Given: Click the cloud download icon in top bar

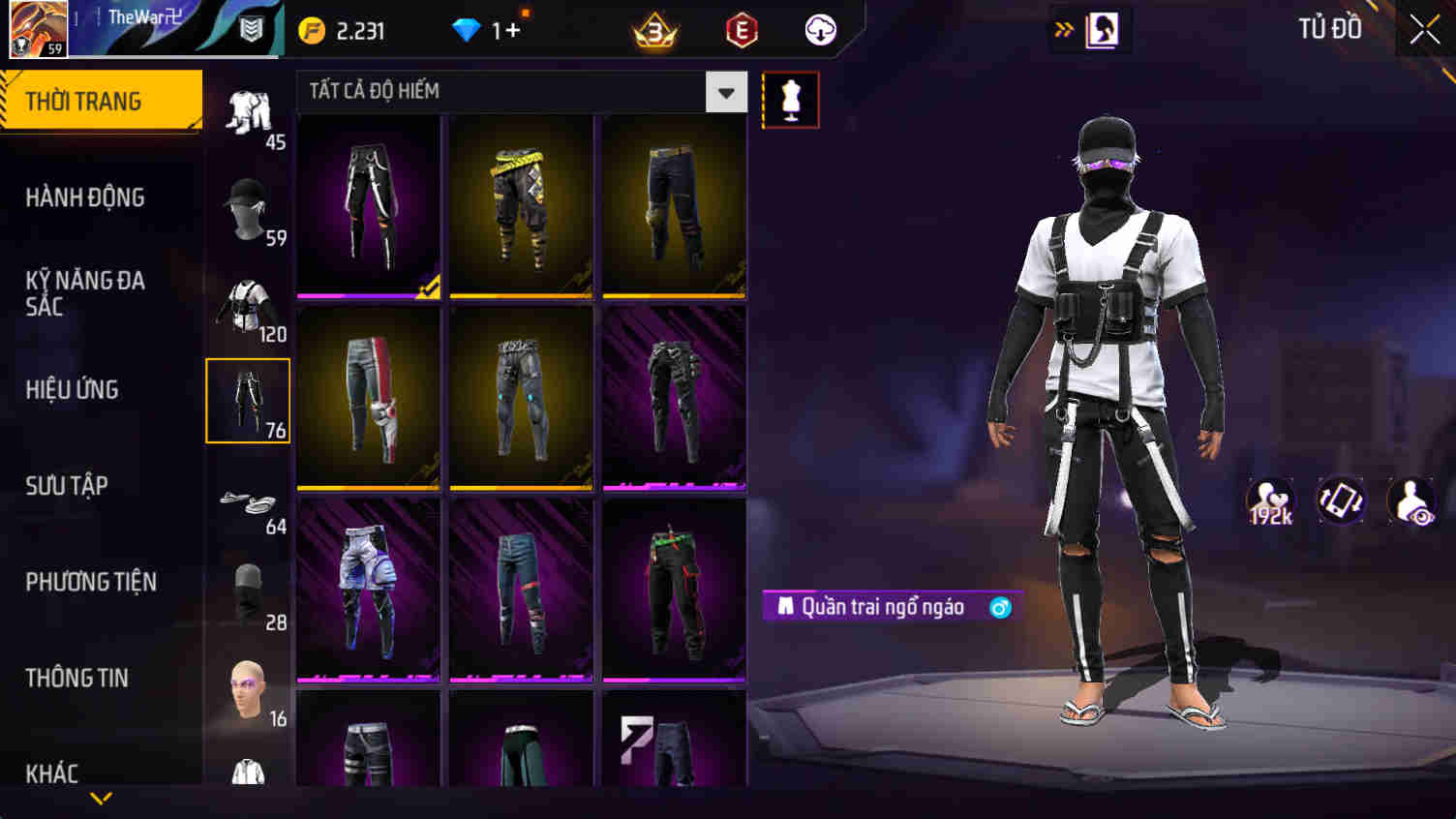Looking at the screenshot, I should (820, 29).
